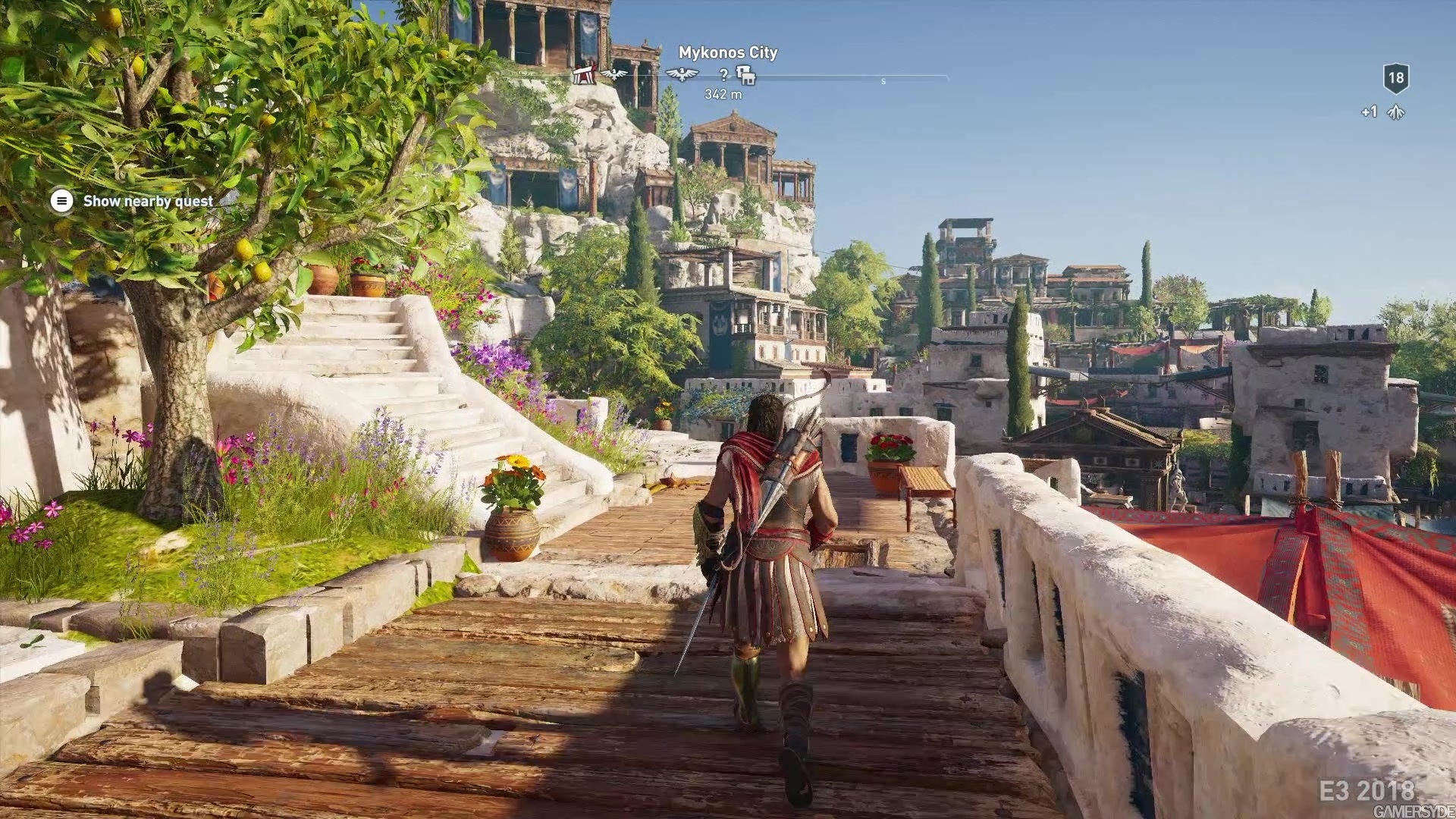Screen dimensions: 1456x819
Task: Select the question mark compass marker
Action: click(724, 74)
